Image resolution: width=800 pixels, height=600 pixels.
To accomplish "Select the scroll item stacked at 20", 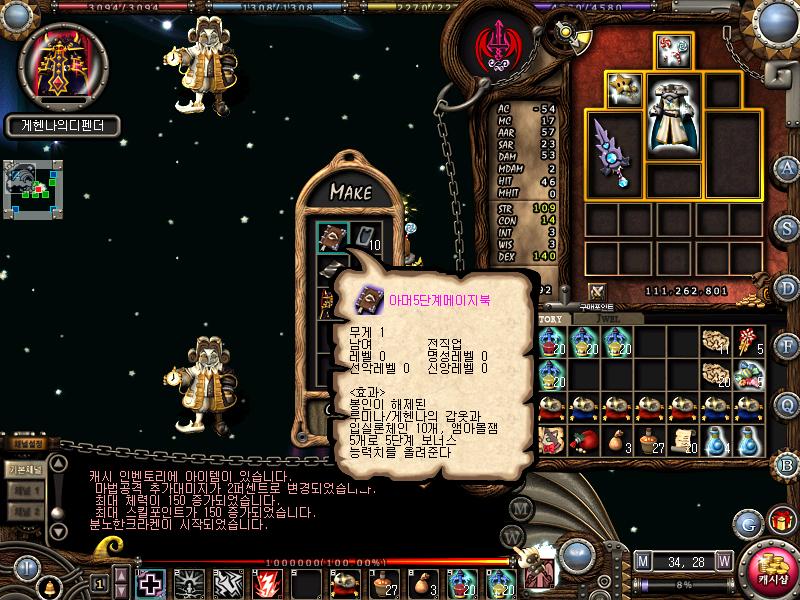I will point(683,438).
